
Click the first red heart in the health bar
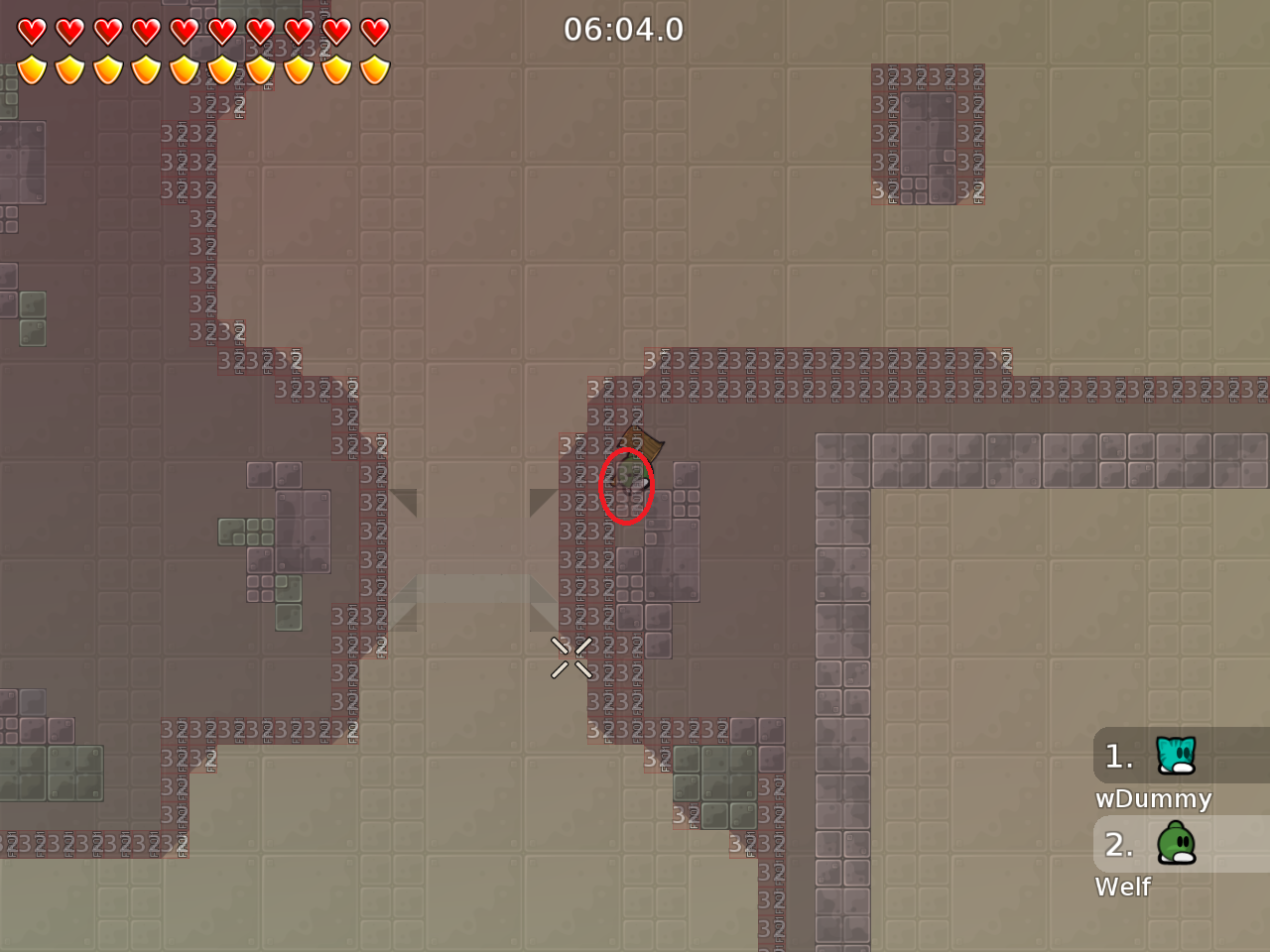[33, 31]
